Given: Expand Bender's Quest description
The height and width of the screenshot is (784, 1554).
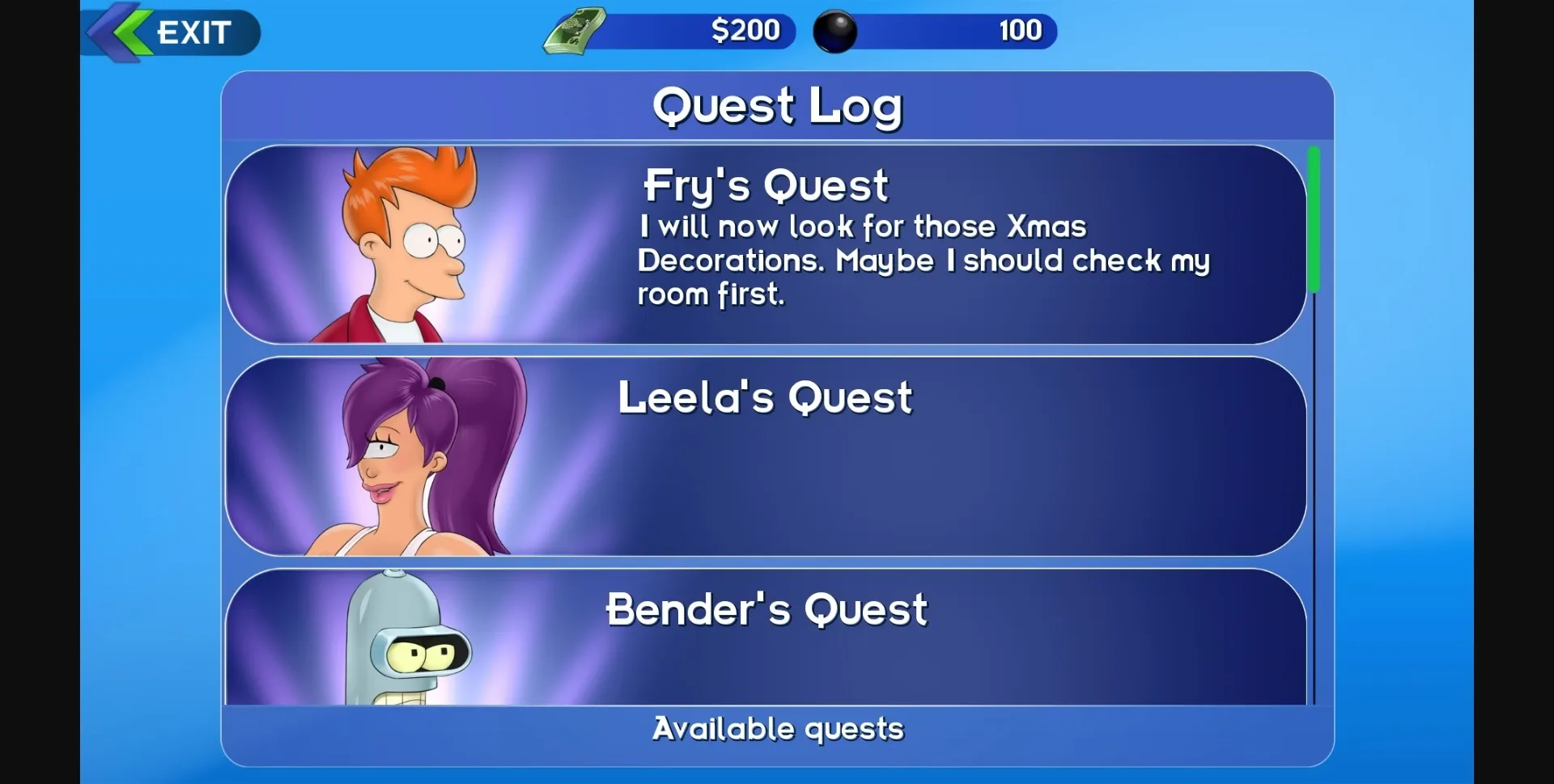Looking at the screenshot, I should tap(766, 610).
